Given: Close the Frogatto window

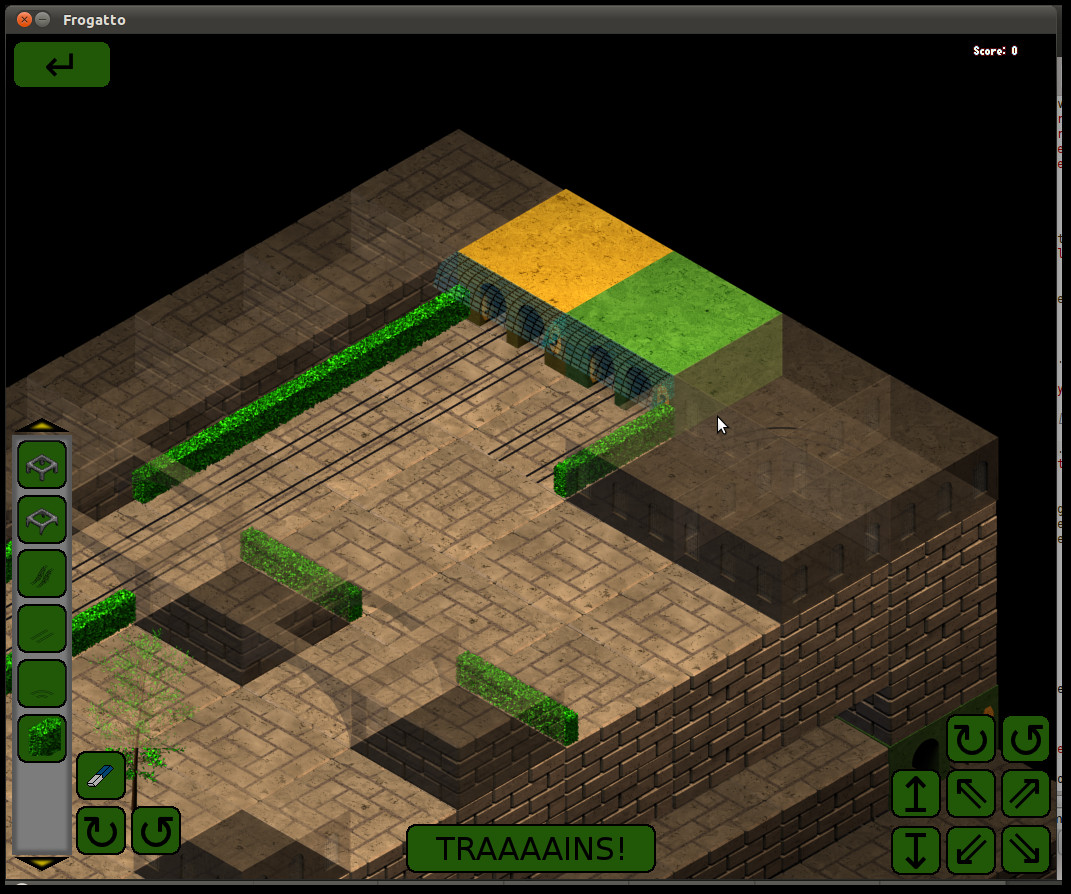Looking at the screenshot, I should click(x=24, y=19).
